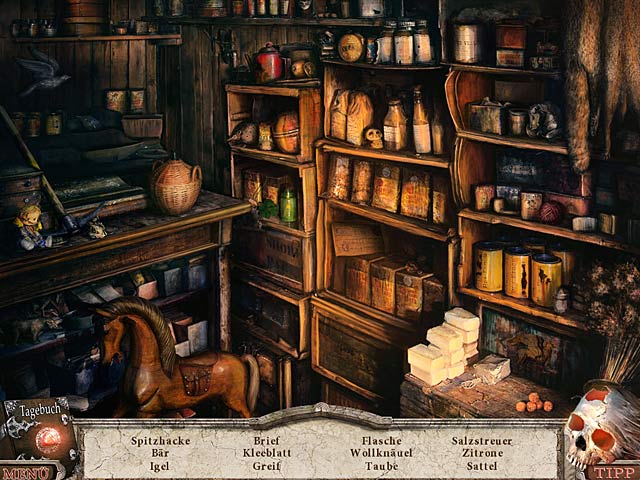The height and width of the screenshot is (480, 640).
Task: Open the Menu button
Action: pos(25,472)
